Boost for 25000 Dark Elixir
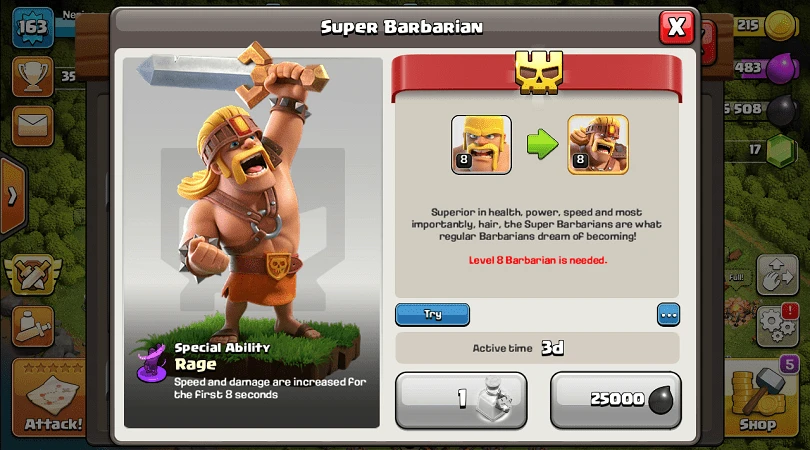Viewport: 810px width, 450px height. [615, 399]
